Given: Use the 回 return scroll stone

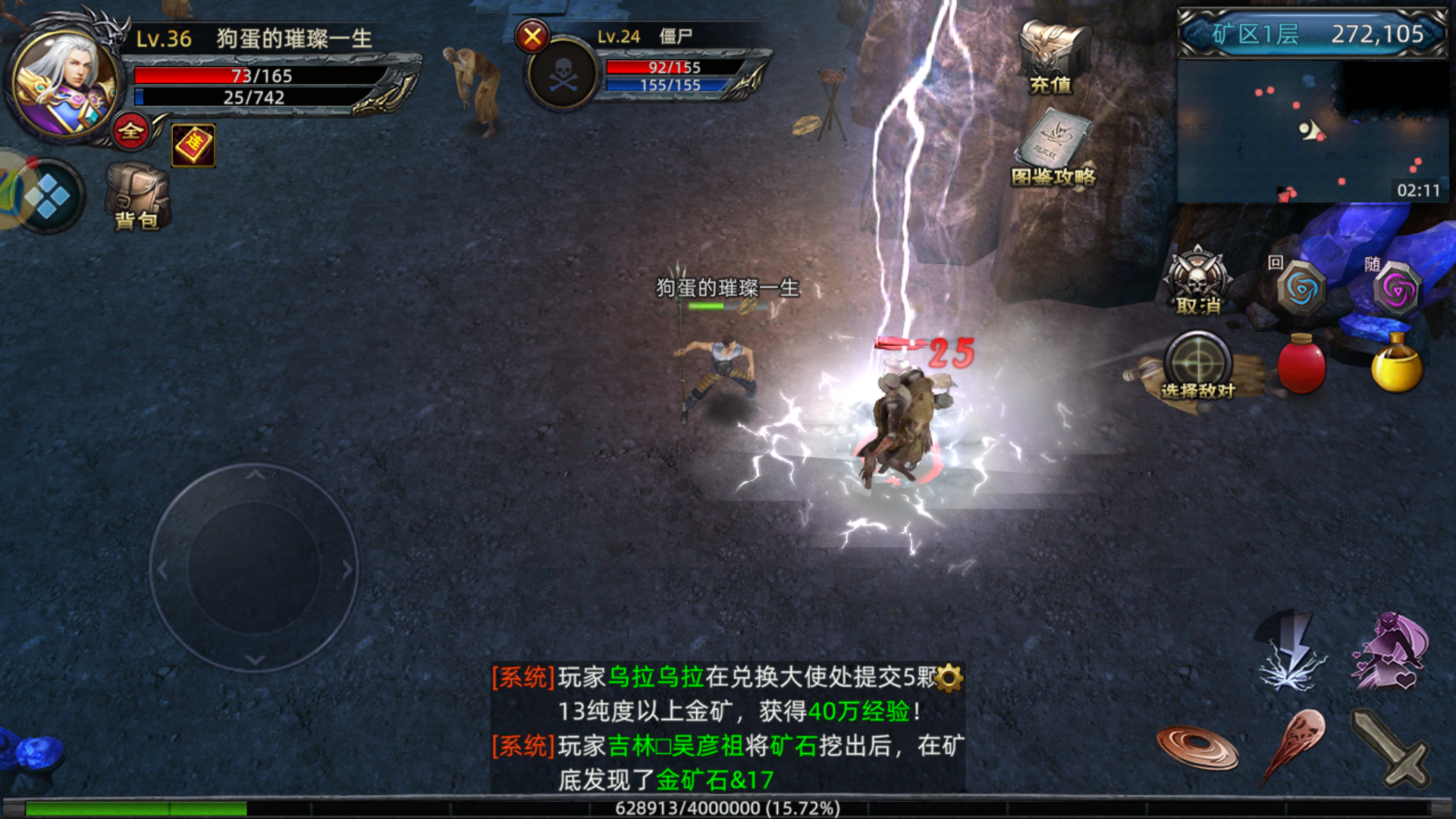Looking at the screenshot, I should [1301, 288].
